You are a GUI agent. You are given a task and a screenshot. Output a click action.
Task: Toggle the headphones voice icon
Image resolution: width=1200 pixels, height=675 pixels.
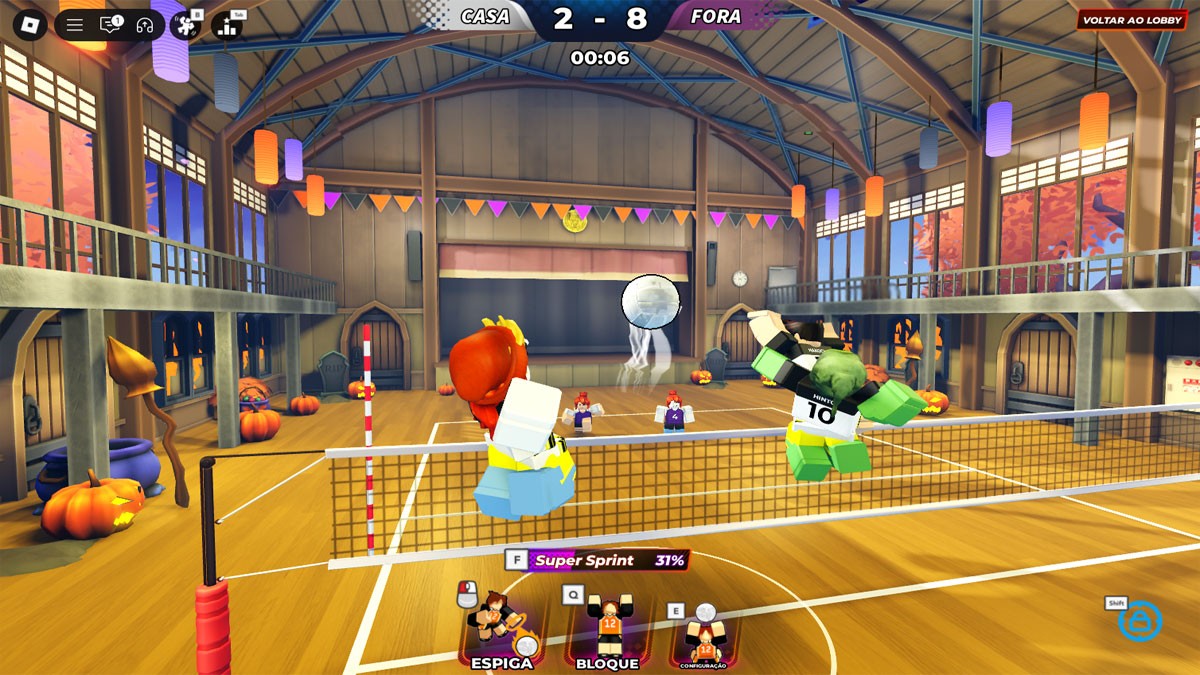[x=144, y=25]
